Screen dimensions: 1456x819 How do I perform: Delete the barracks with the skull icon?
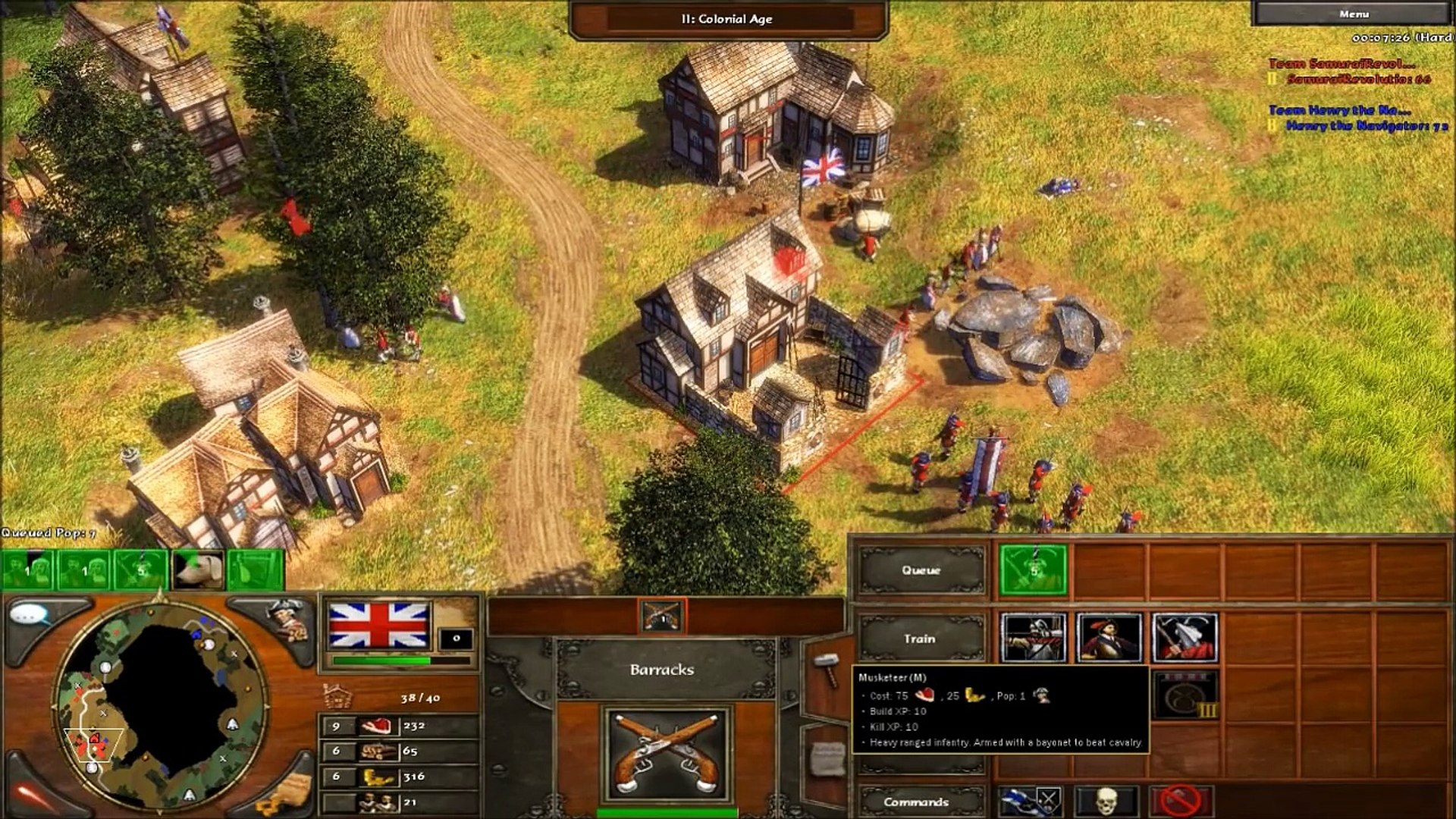click(x=1106, y=801)
